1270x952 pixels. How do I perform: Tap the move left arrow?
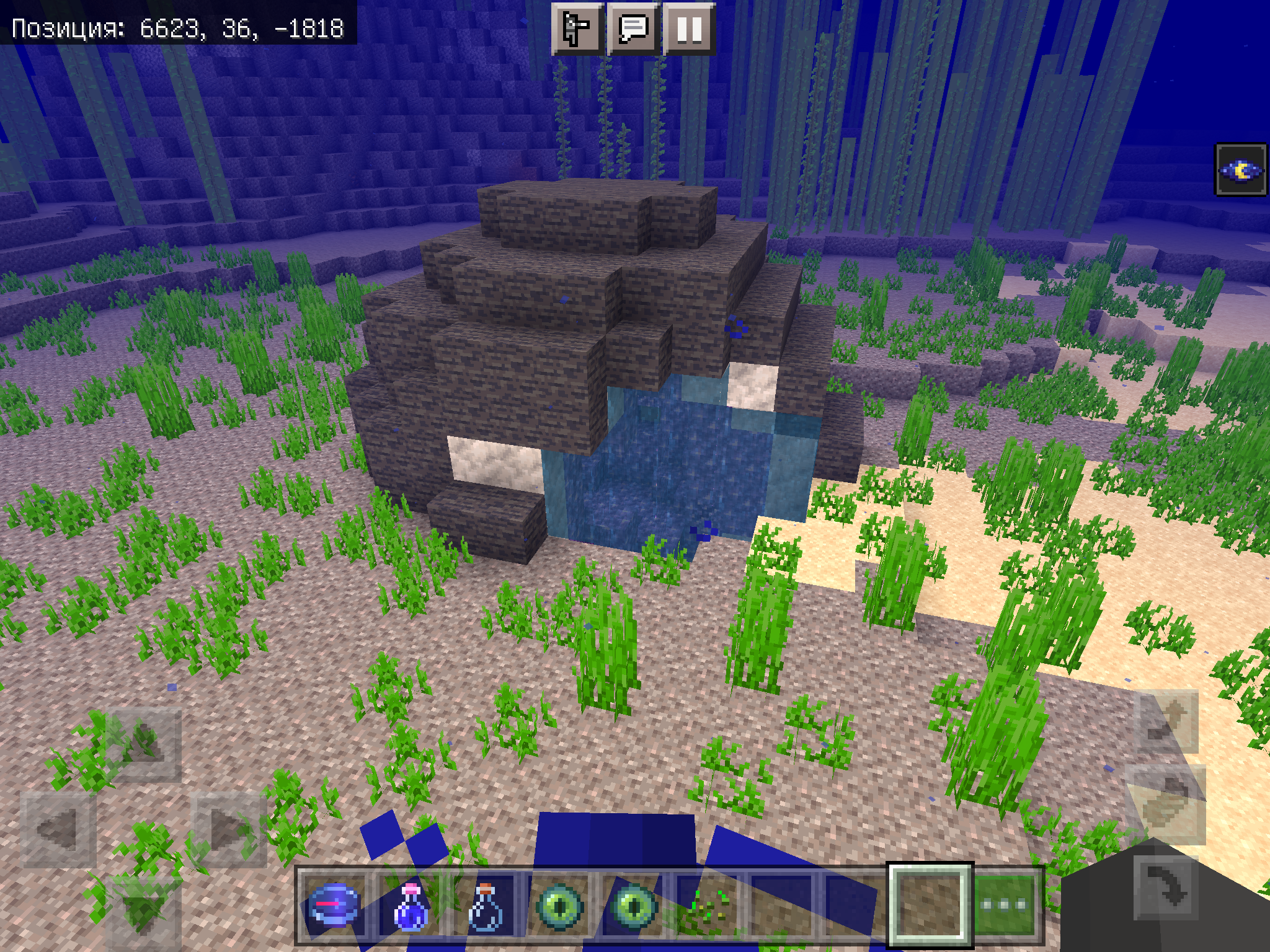(x=58, y=829)
